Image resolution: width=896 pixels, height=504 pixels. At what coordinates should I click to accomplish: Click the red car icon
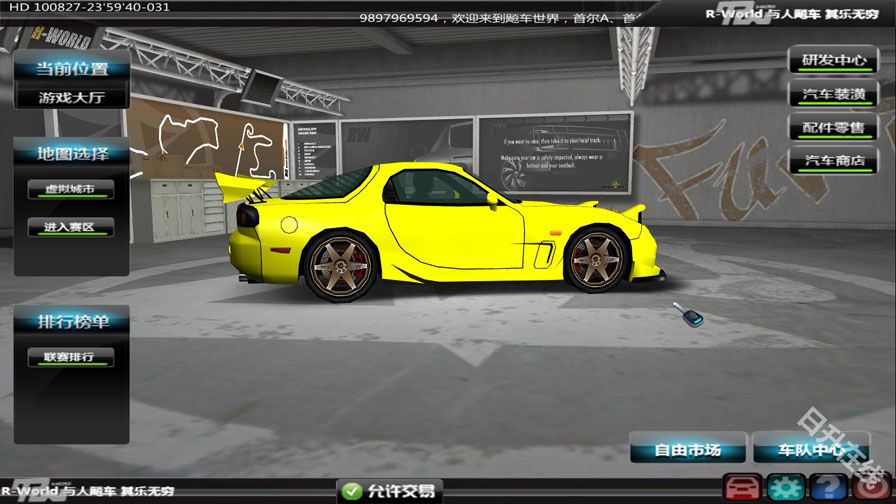pyautogui.click(x=742, y=489)
